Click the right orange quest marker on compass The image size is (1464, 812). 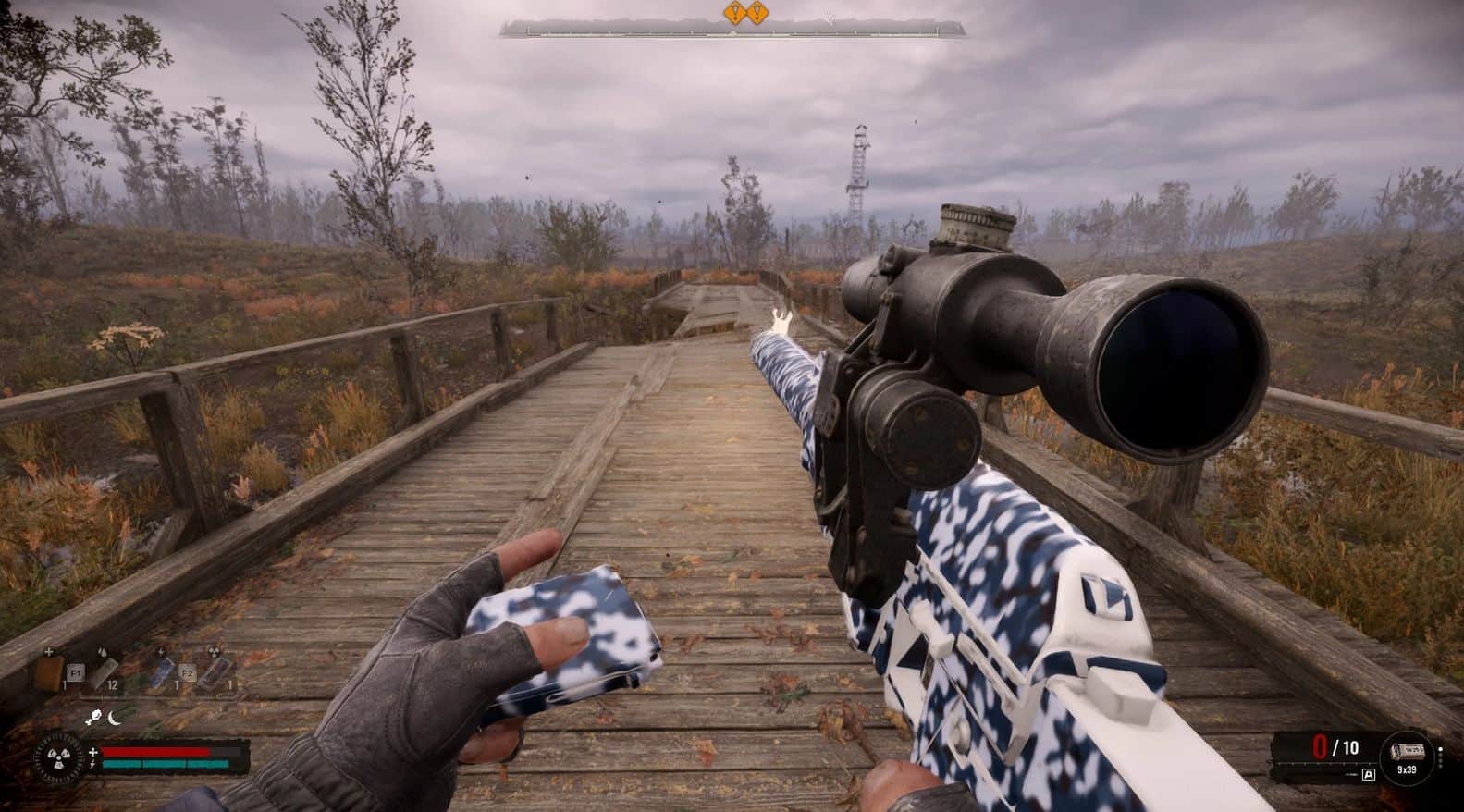click(x=757, y=13)
